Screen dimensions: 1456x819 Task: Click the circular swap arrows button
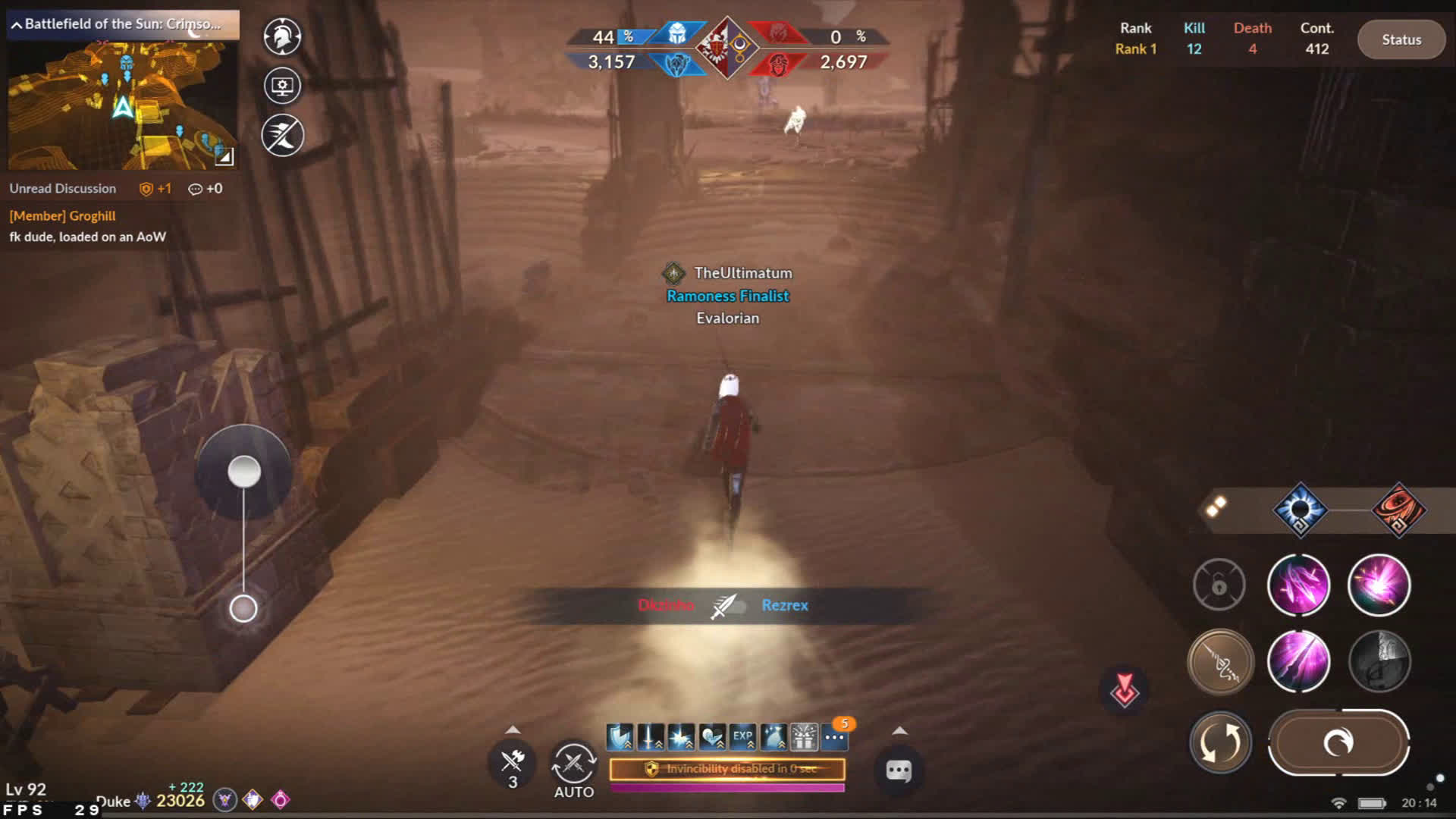point(1220,742)
